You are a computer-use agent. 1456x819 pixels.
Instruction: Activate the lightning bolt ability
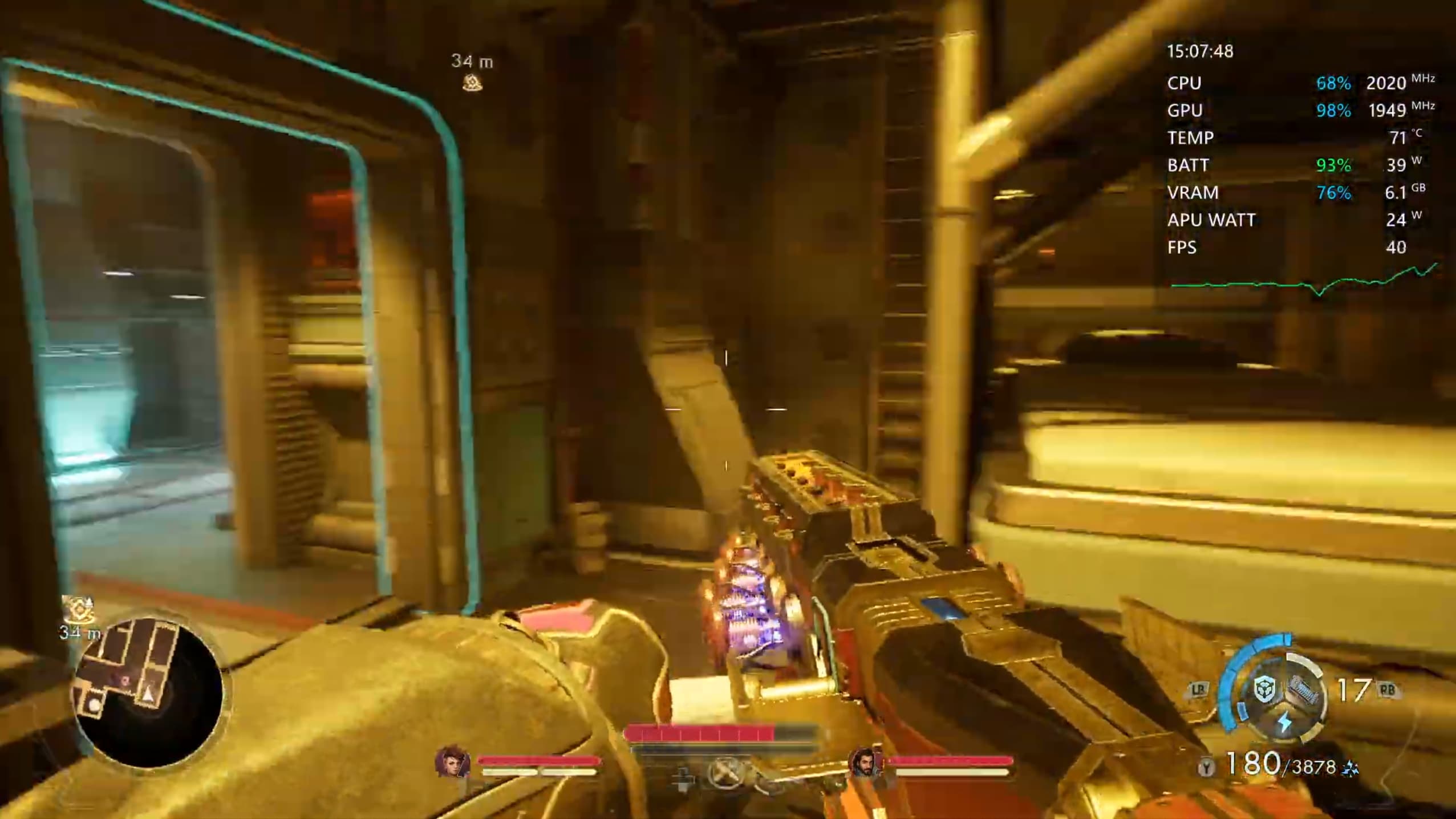[x=1284, y=721]
